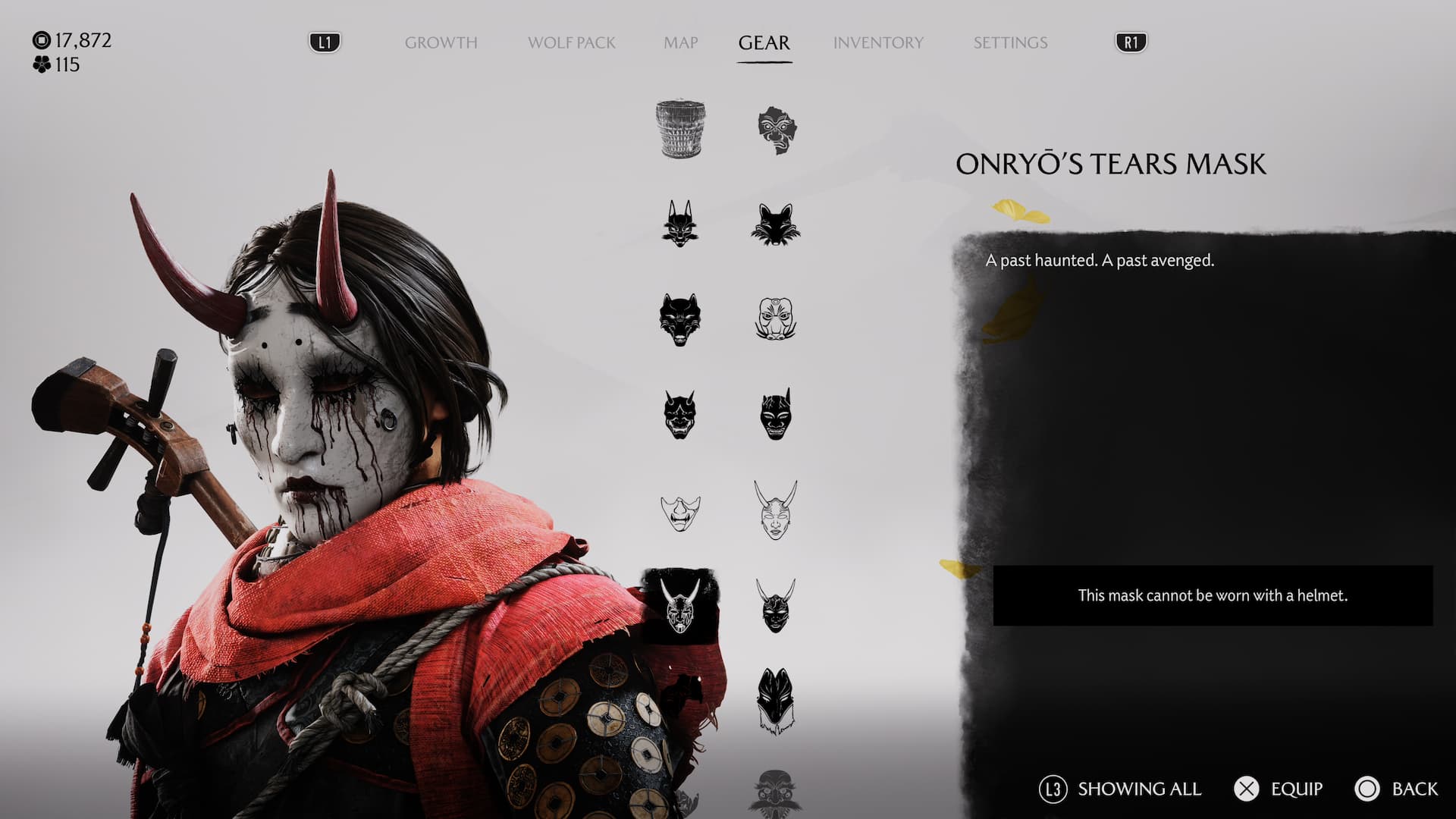The width and height of the screenshot is (1456, 819).
Task: Open the Inventory tab
Action: coord(878,42)
